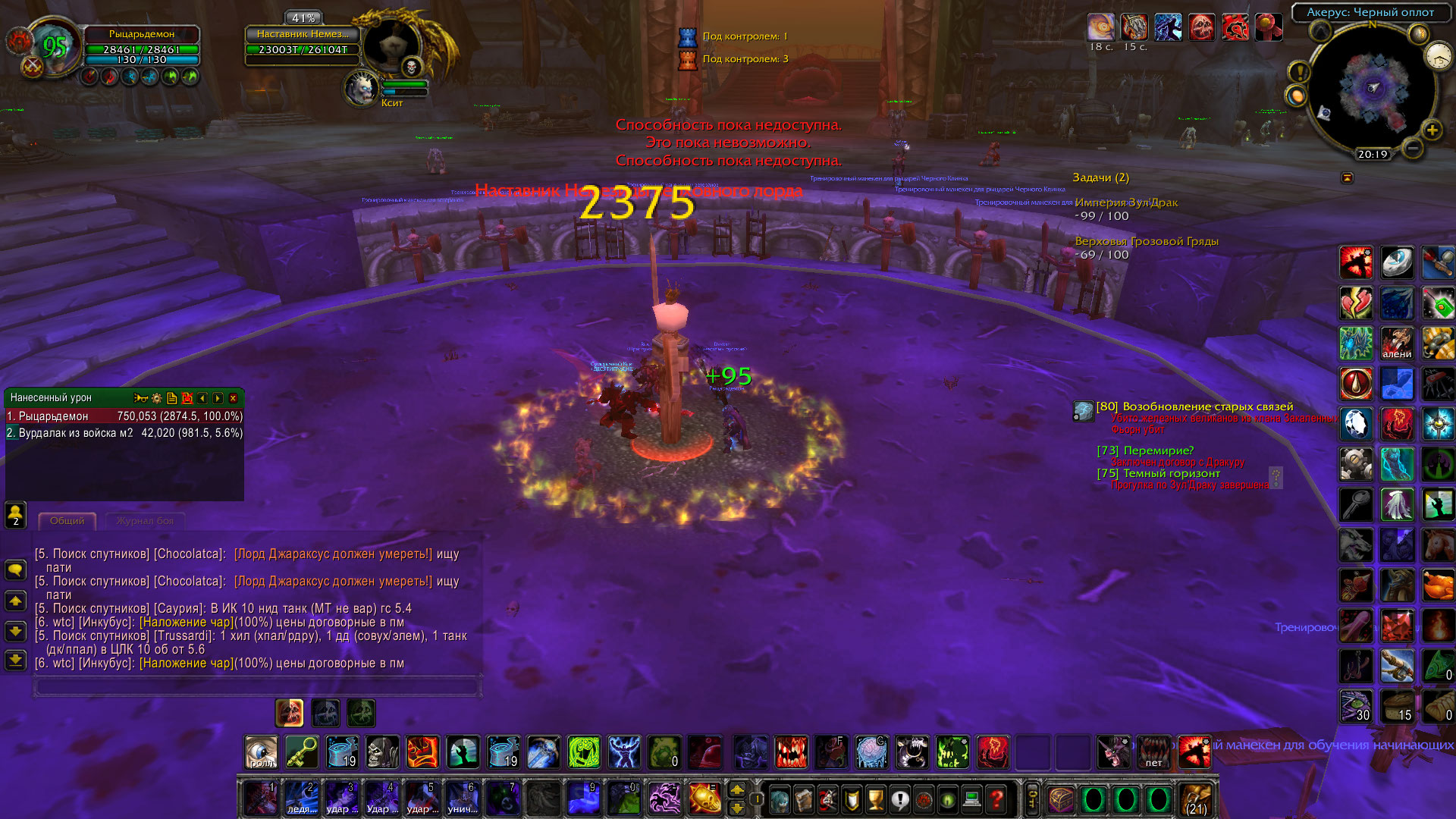This screenshot has height=819, width=1456.
Task: Activate the skull ability on the upper bar
Action: tap(382, 752)
